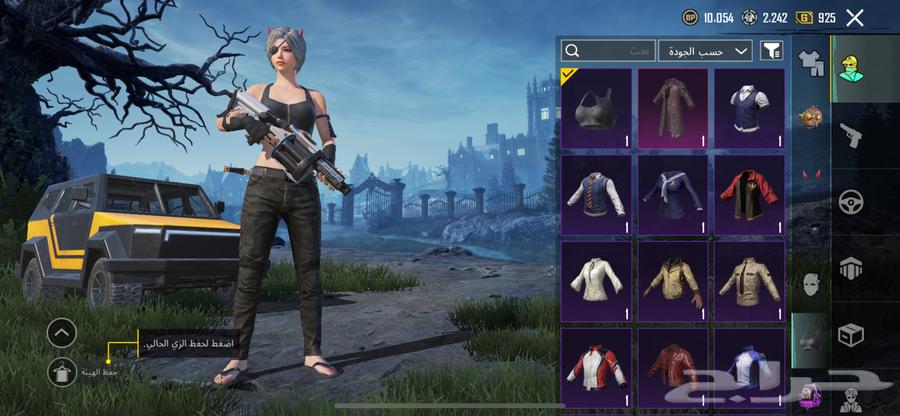The height and width of the screenshot is (416, 900).
Task: Tap the gold UC currency icon
Action: [x=802, y=17]
